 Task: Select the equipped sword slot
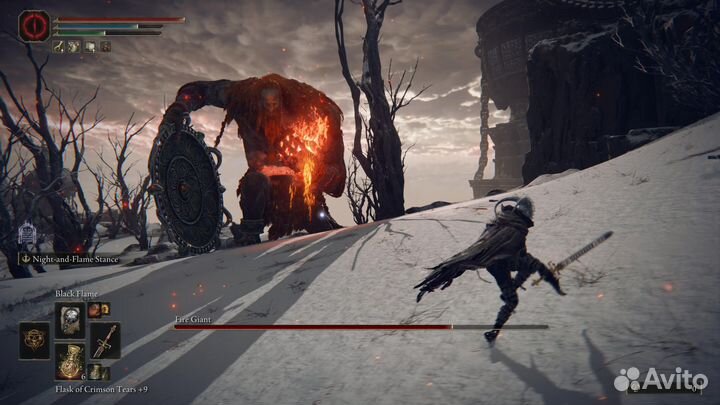coord(105,340)
